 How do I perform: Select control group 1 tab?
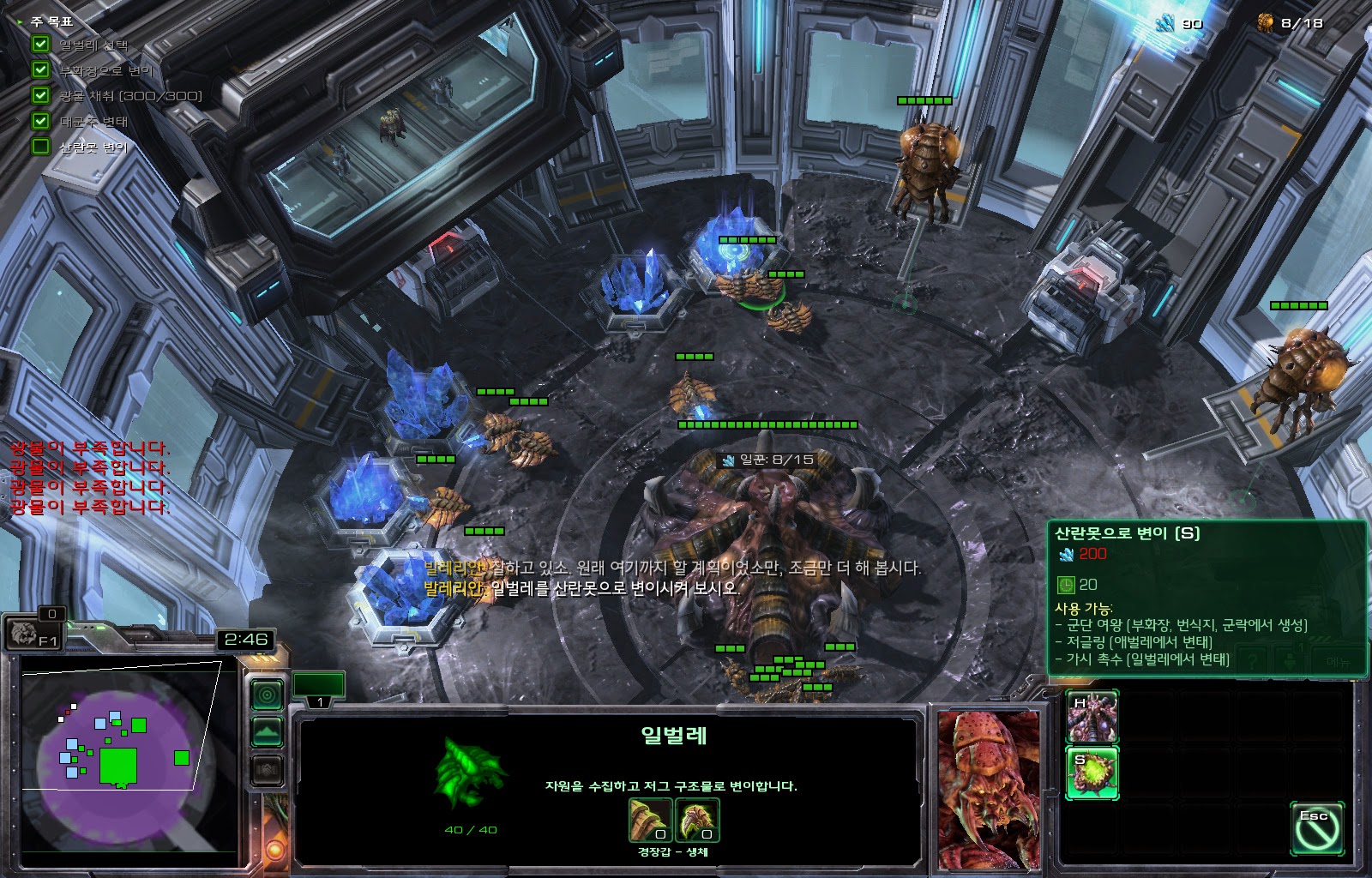coord(319,688)
